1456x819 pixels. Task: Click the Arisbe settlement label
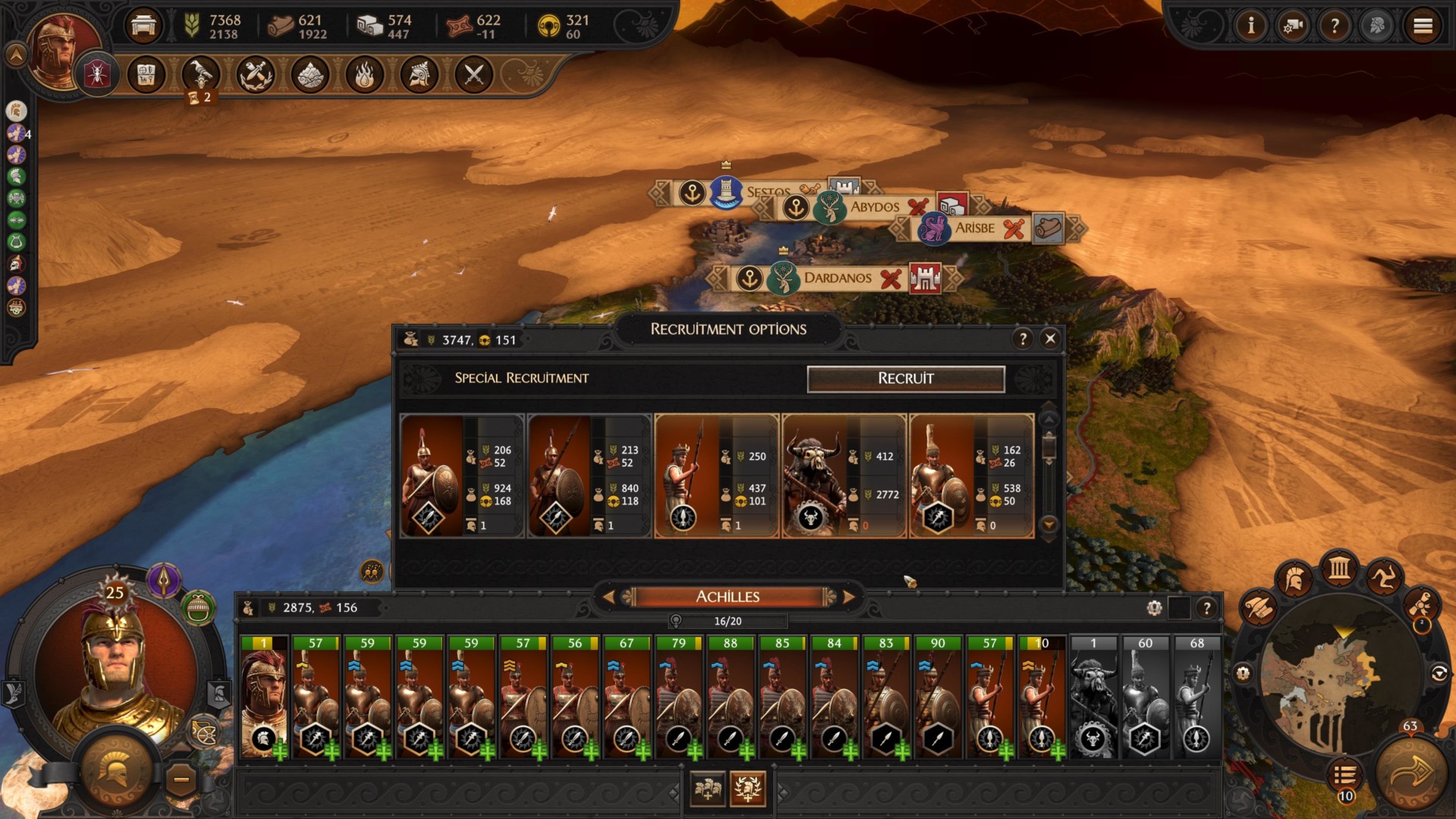(x=974, y=228)
